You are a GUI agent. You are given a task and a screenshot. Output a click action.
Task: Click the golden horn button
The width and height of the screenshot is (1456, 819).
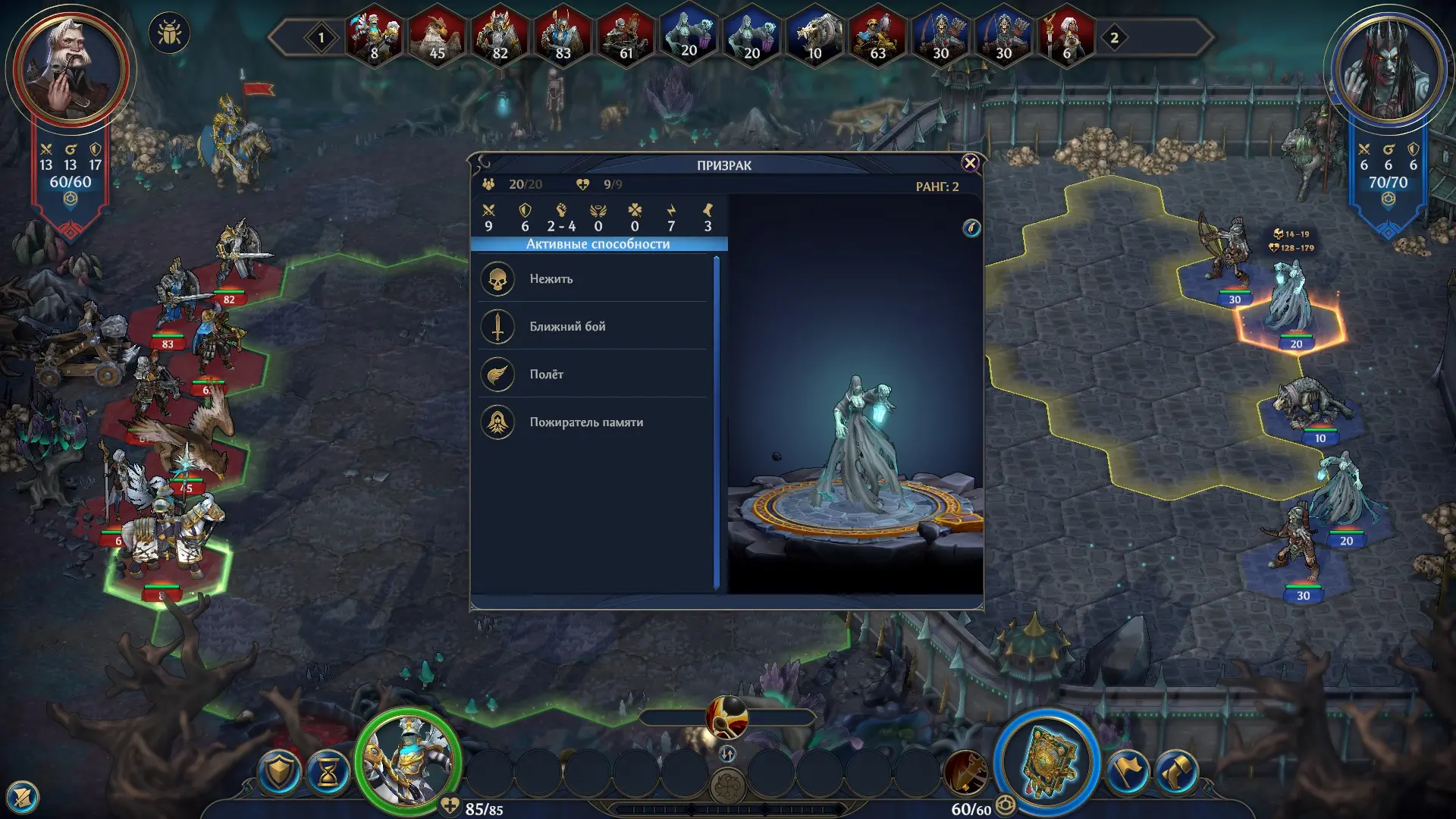(x=1176, y=772)
